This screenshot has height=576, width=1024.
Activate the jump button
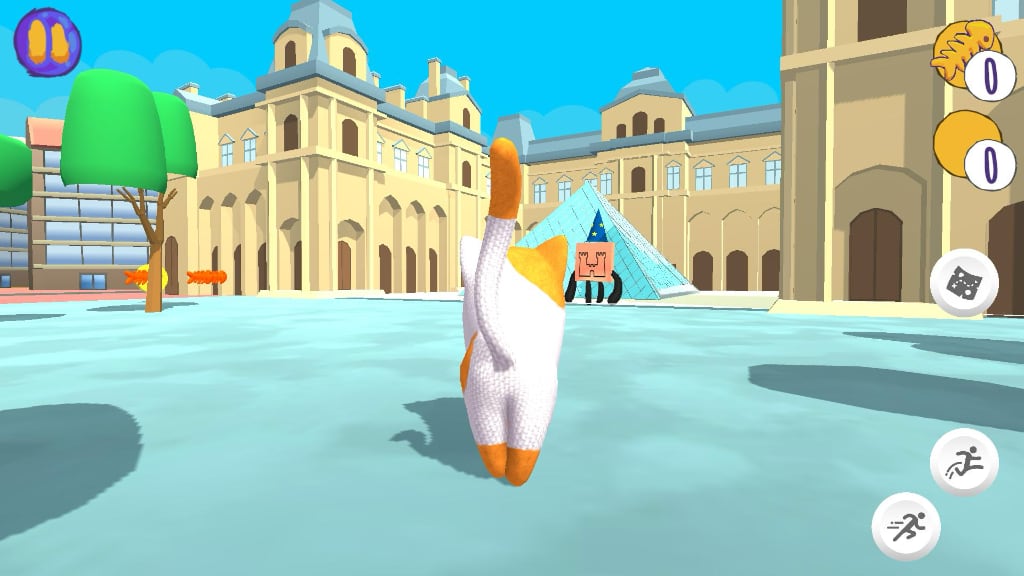(x=964, y=462)
